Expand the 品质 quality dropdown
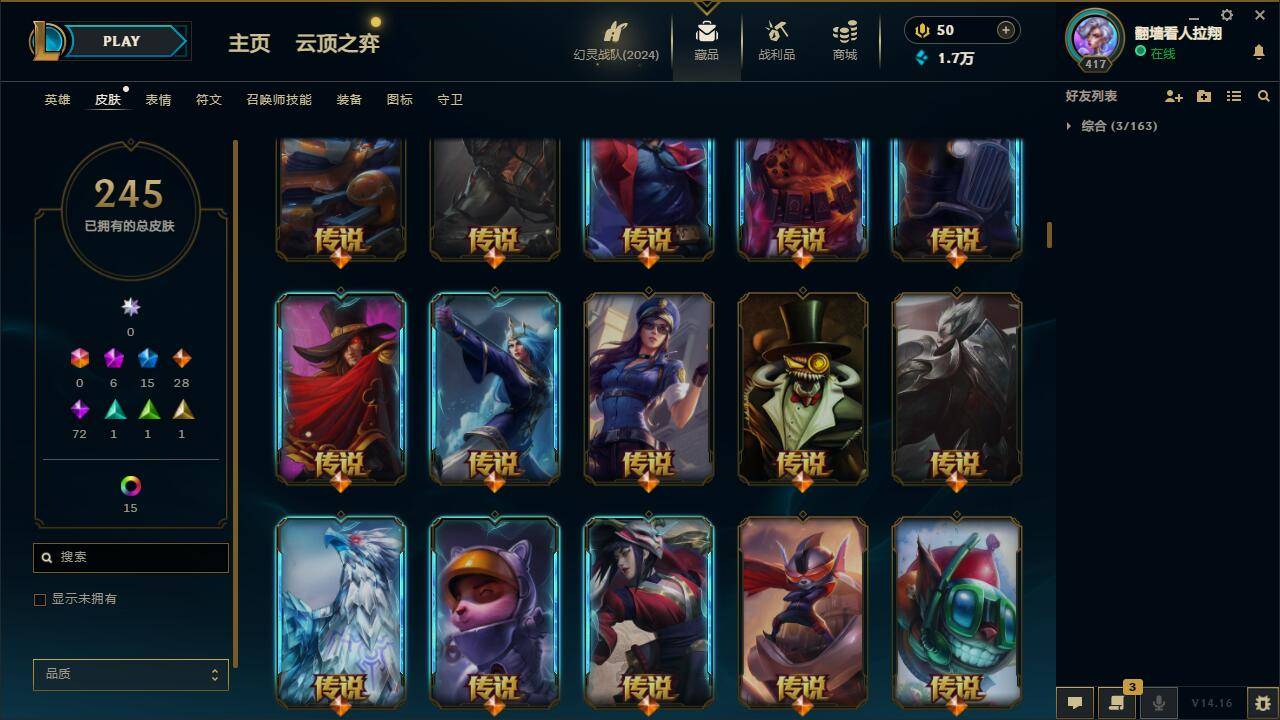Screen dimensions: 1280x720 (130, 674)
